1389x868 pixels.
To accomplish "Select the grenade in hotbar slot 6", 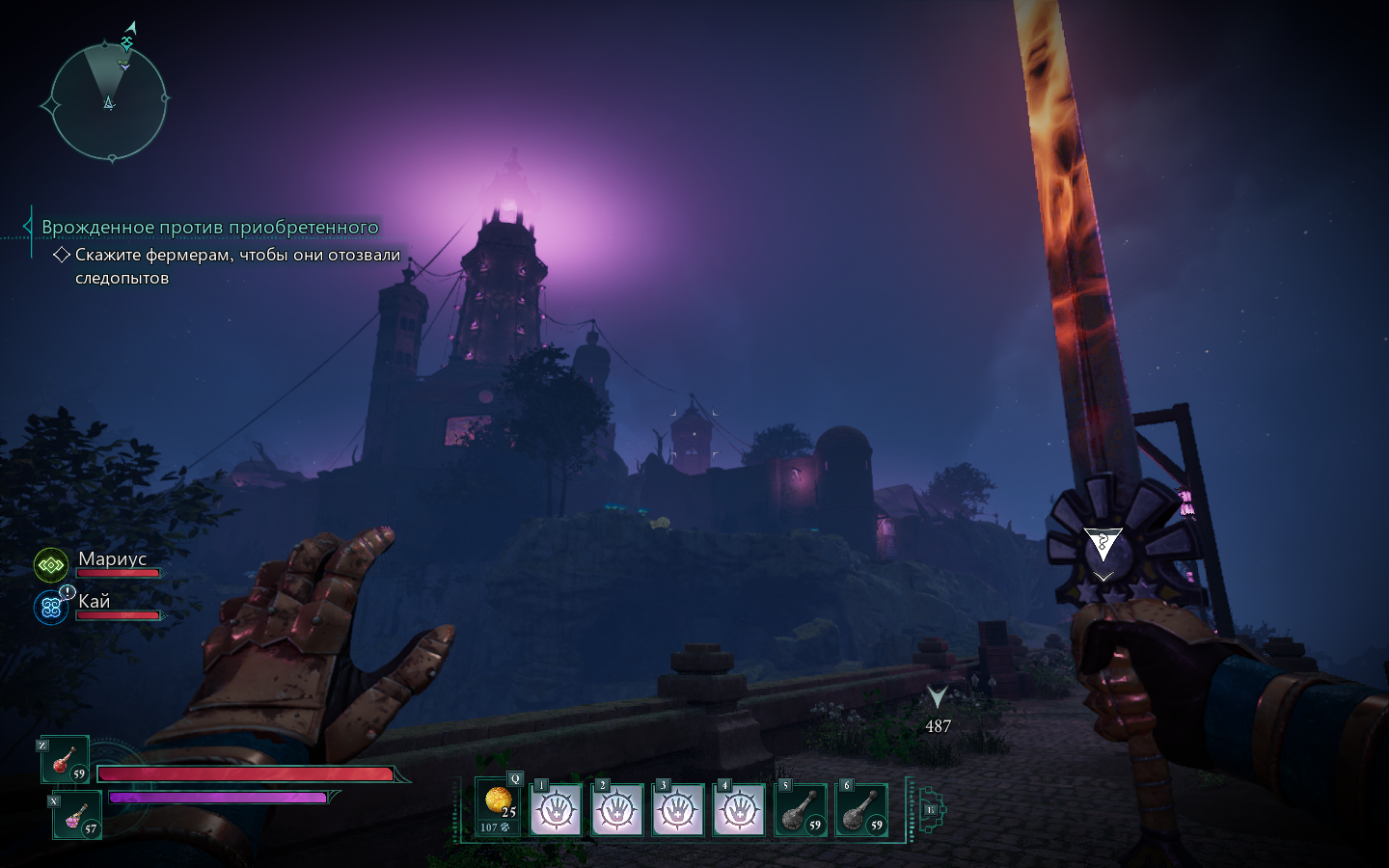I will pos(861,809).
